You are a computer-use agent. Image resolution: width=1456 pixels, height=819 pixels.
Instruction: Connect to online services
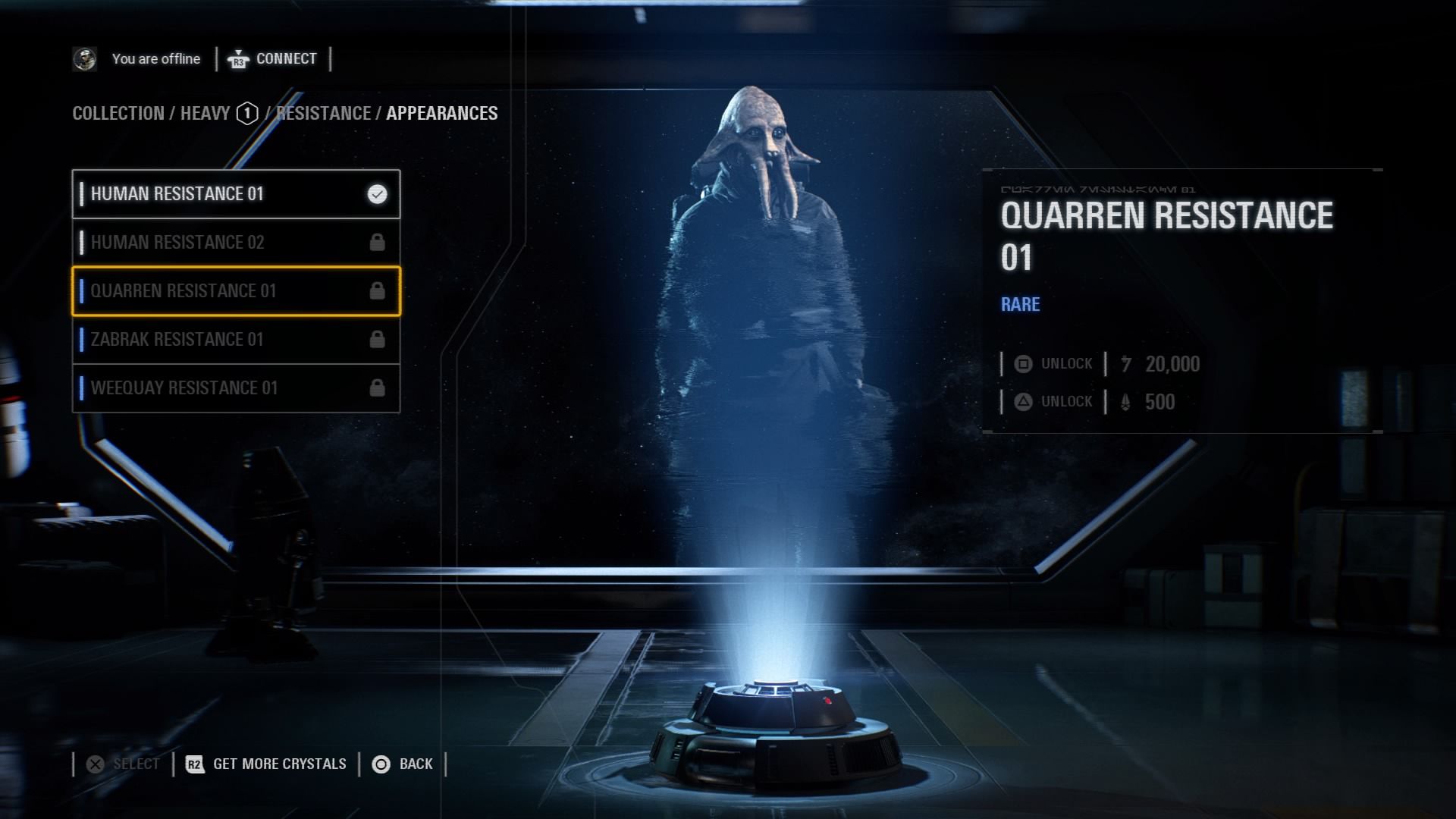273,59
